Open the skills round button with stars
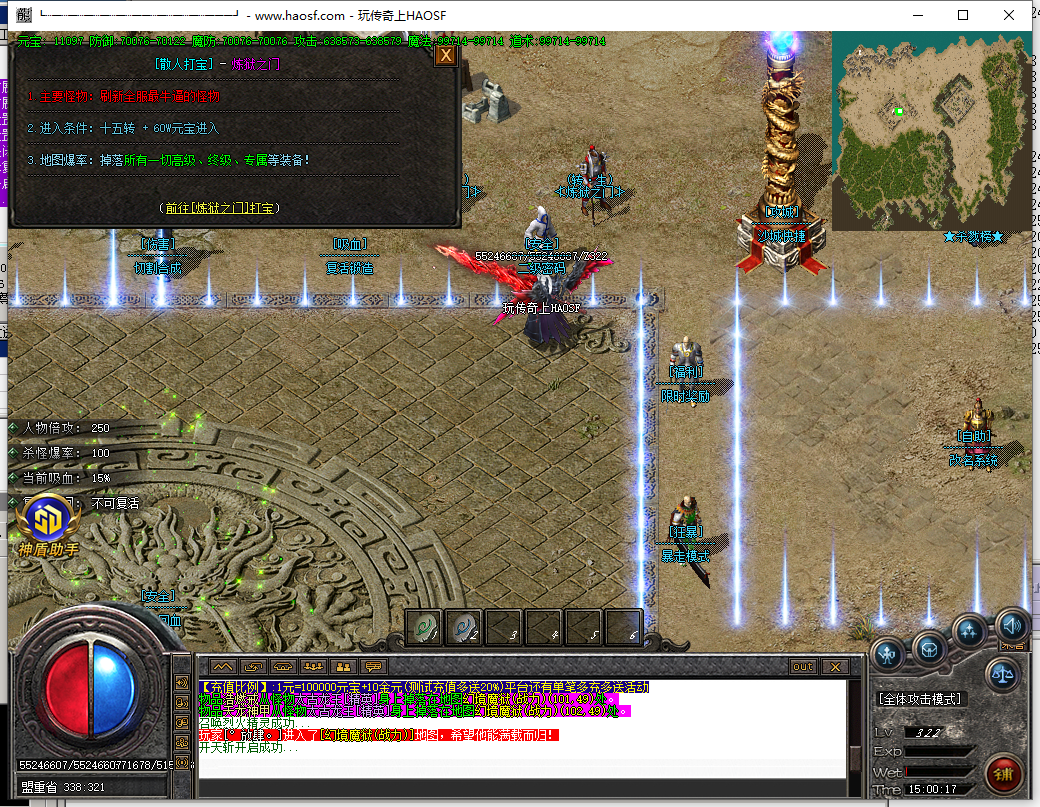This screenshot has height=807, width=1040. coord(969,631)
